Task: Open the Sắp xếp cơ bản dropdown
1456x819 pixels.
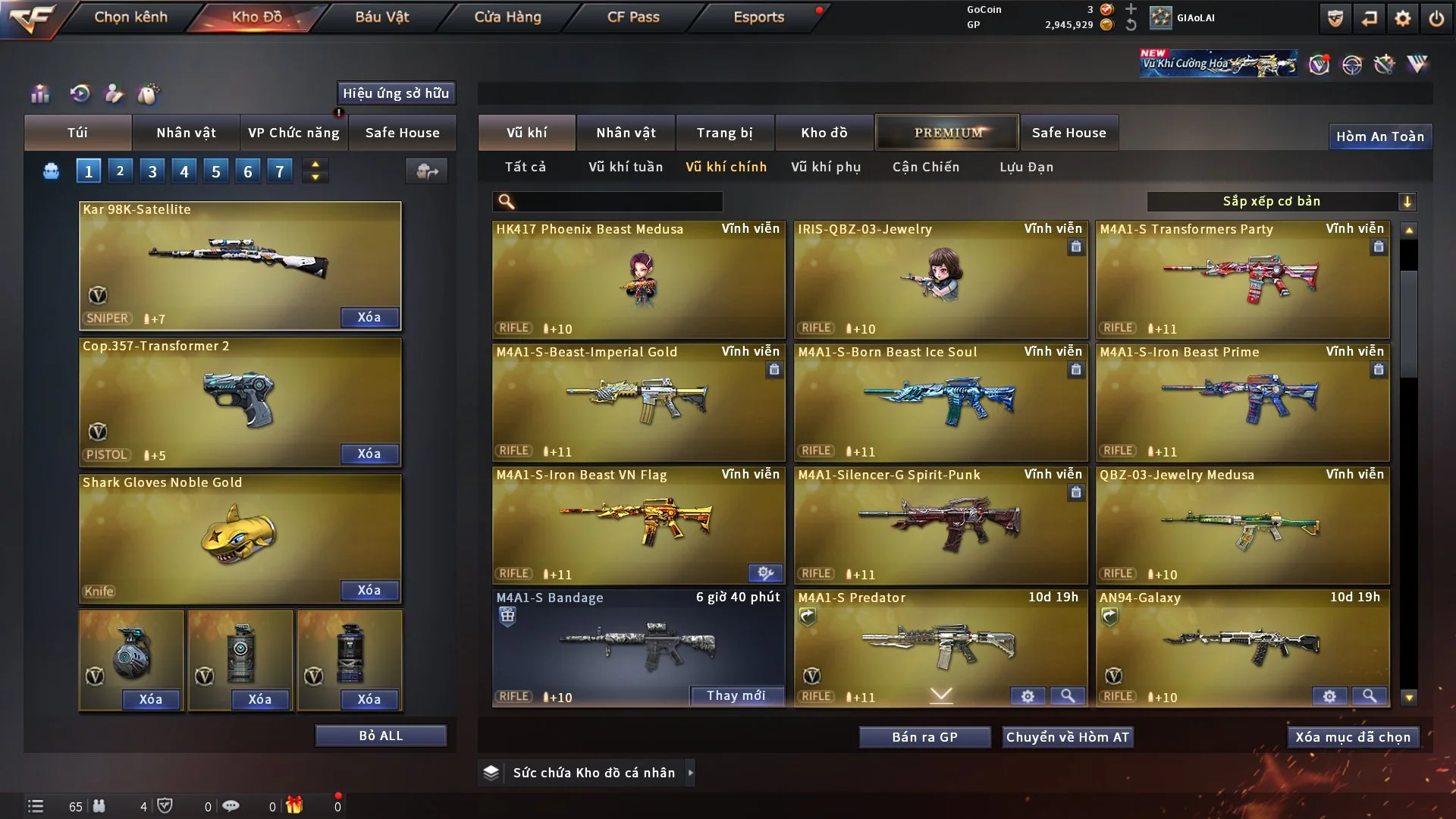Action: click(1281, 201)
